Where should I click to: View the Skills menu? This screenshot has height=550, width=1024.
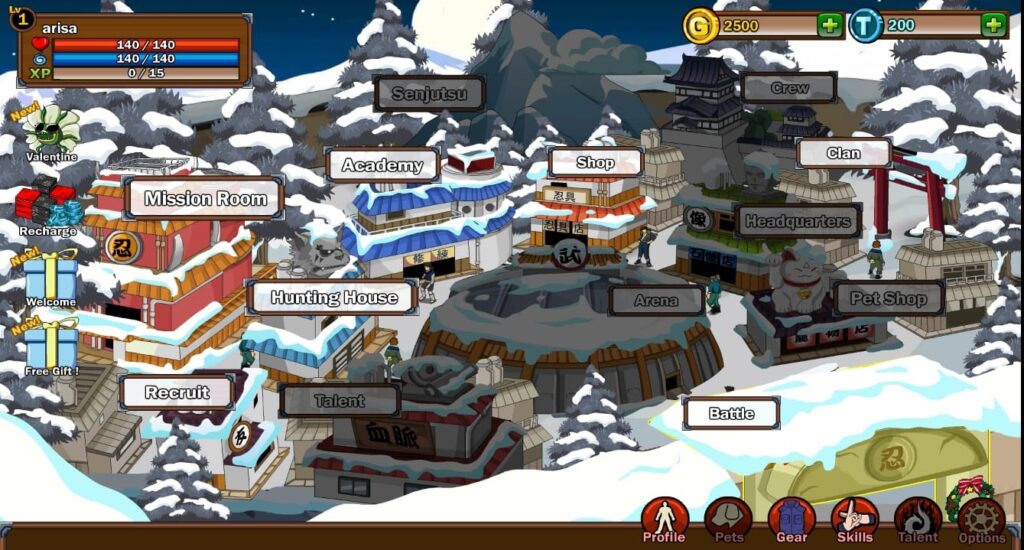point(854,519)
